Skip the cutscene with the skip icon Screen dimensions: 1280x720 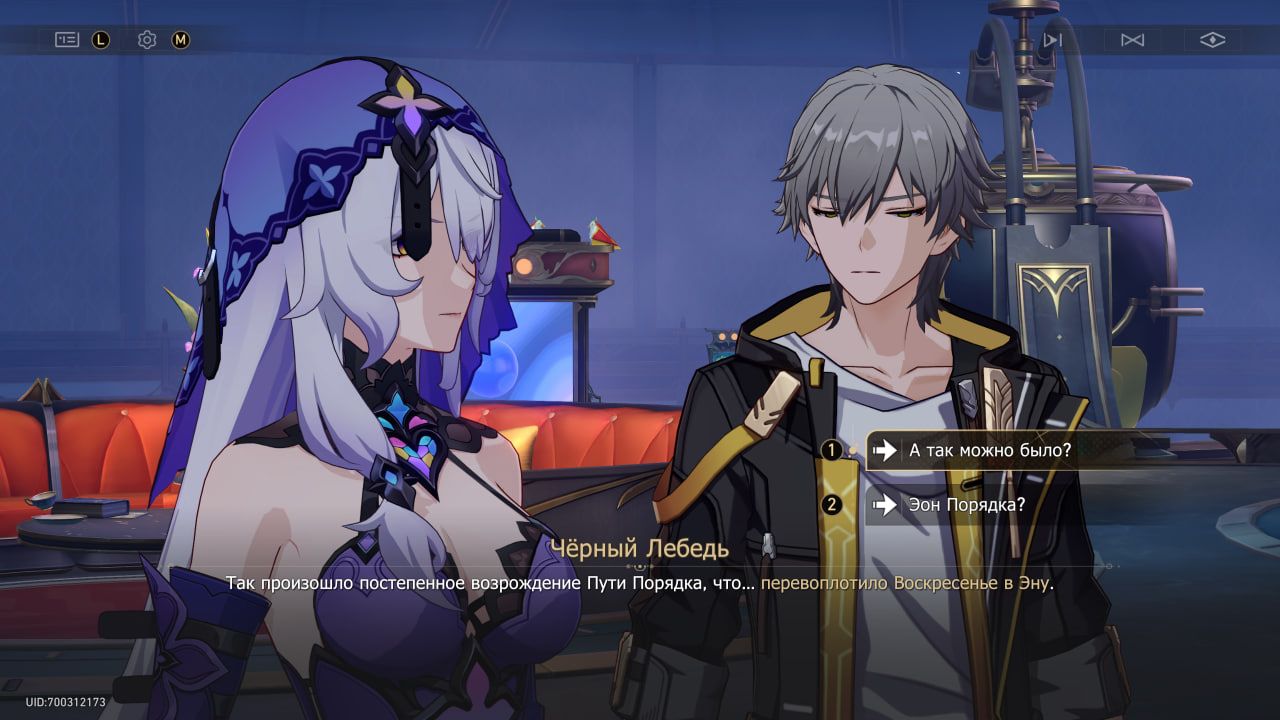pos(1052,40)
